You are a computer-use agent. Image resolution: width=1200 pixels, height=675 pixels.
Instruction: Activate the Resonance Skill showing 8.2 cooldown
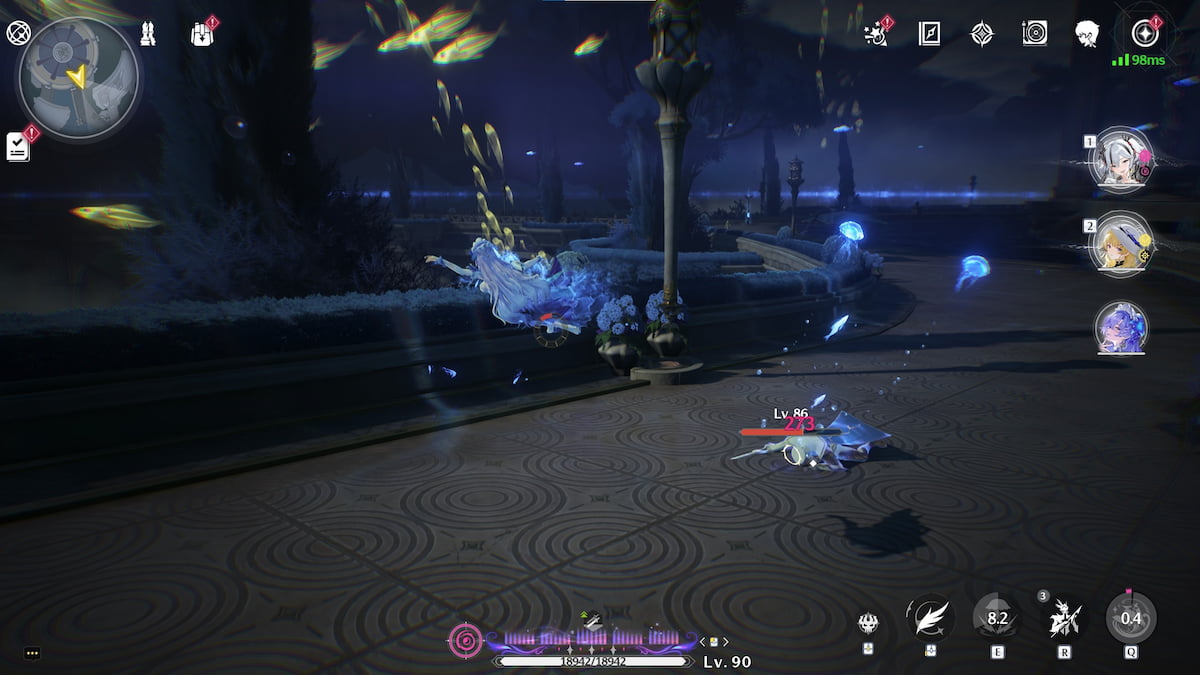pyautogui.click(x=997, y=618)
